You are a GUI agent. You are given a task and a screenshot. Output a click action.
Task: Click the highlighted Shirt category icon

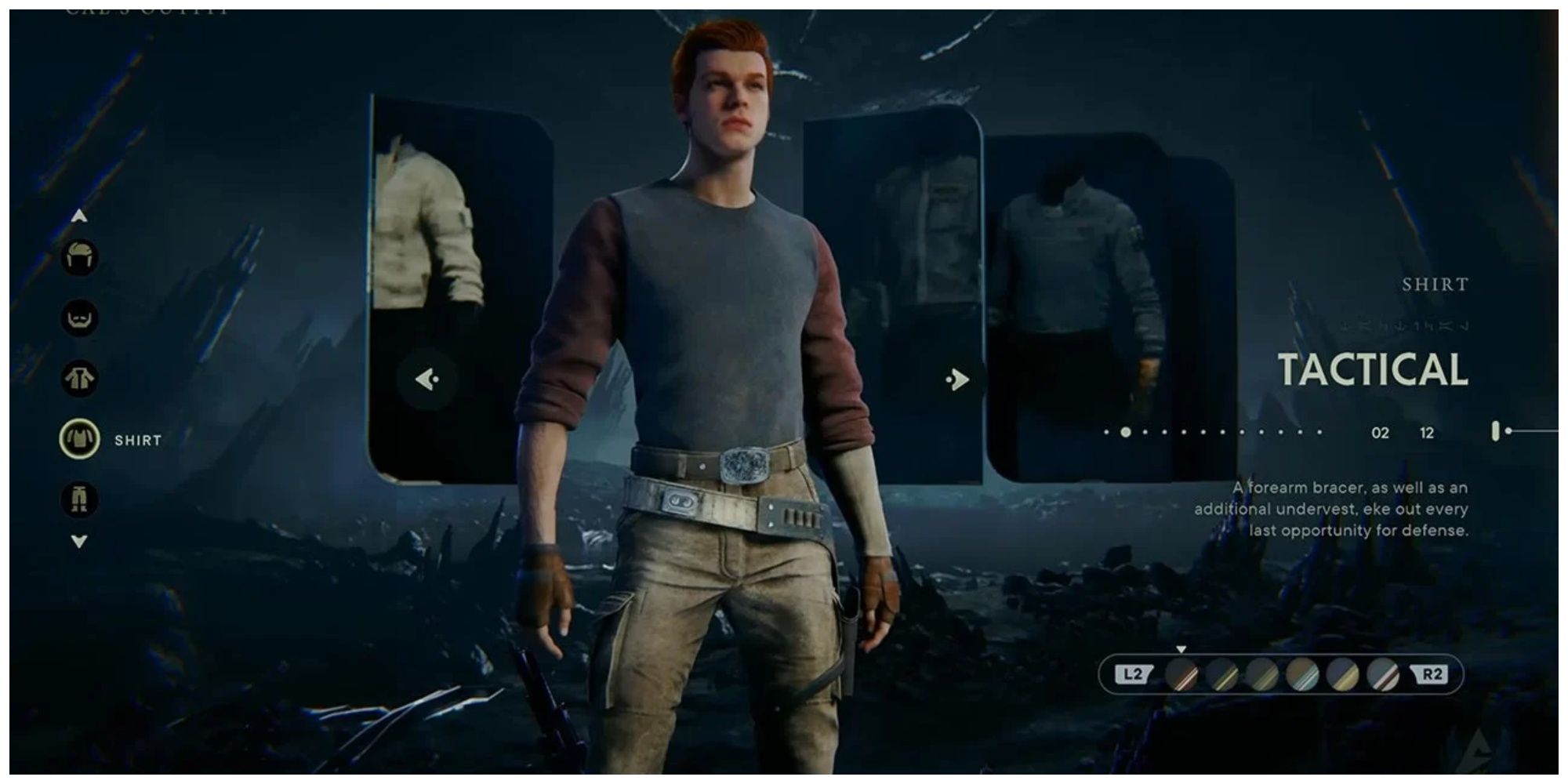click(79, 440)
